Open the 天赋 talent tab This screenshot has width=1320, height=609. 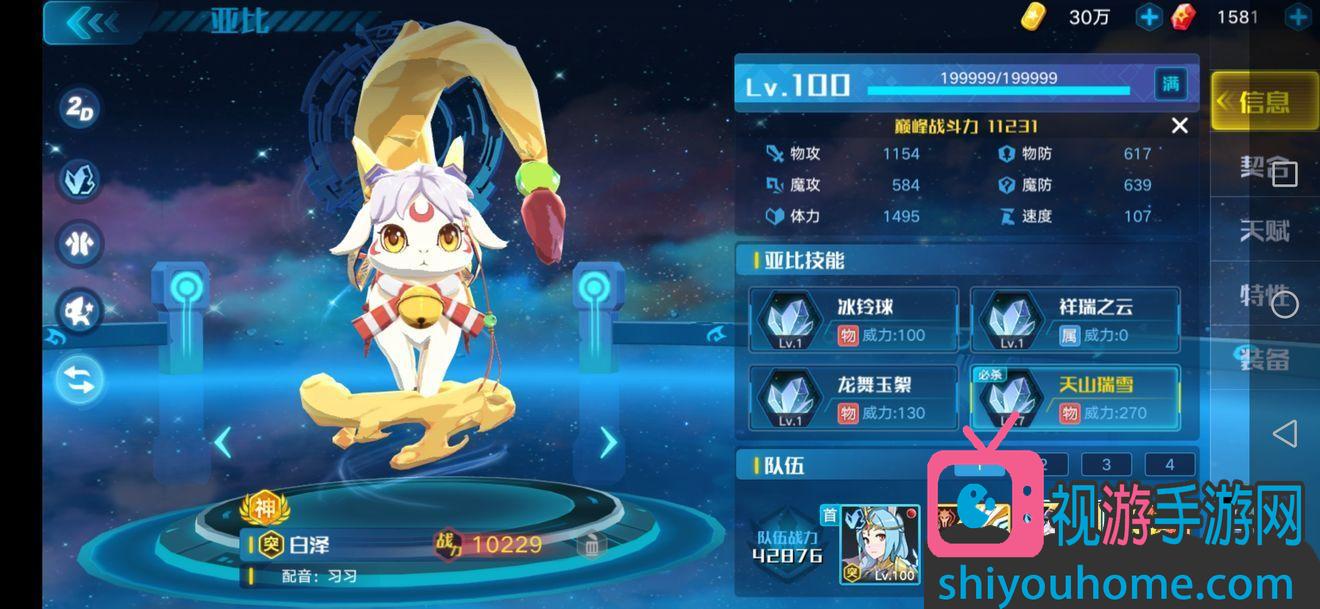pyautogui.click(x=1264, y=231)
